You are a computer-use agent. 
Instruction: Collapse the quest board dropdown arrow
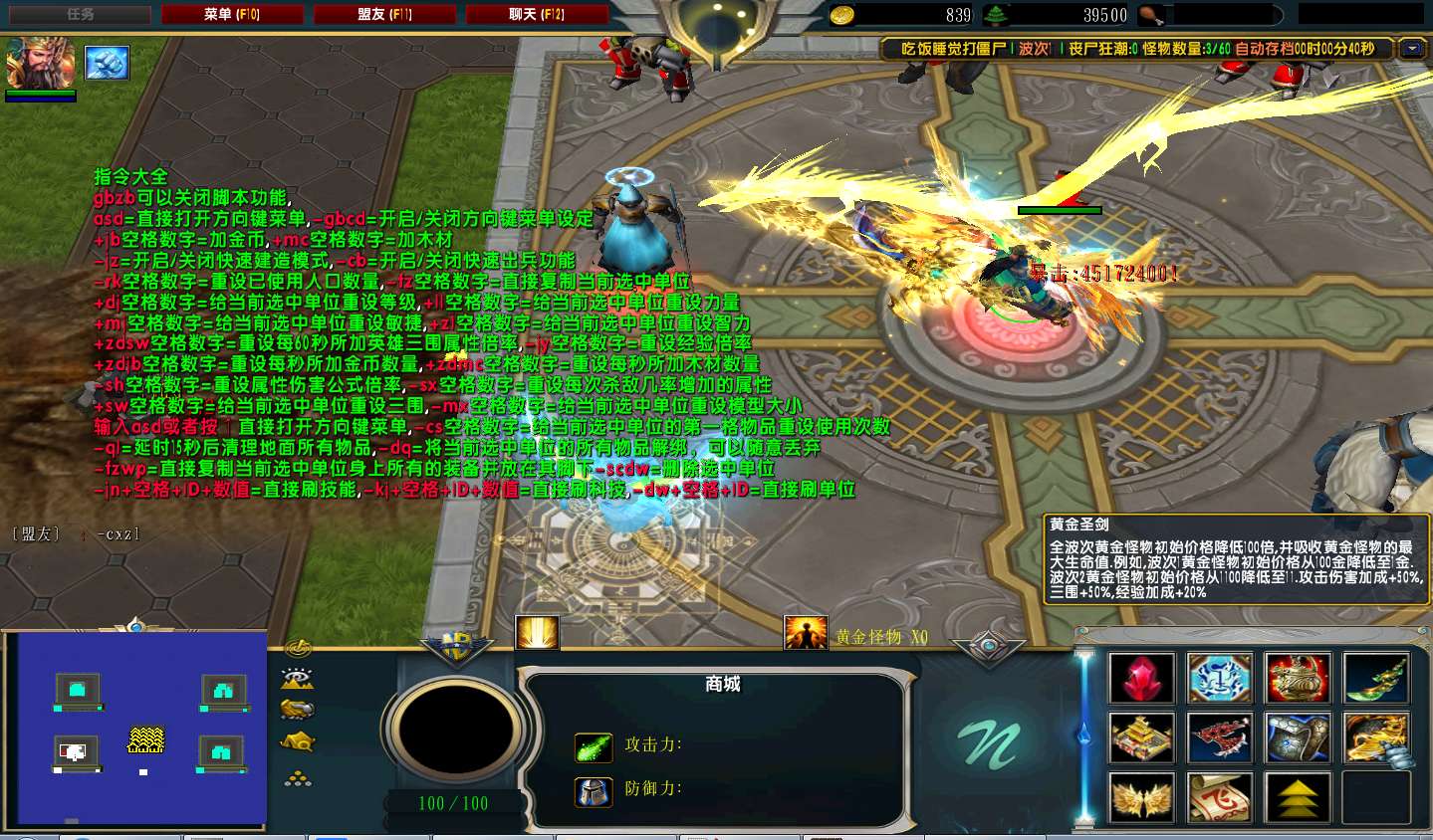1411,49
